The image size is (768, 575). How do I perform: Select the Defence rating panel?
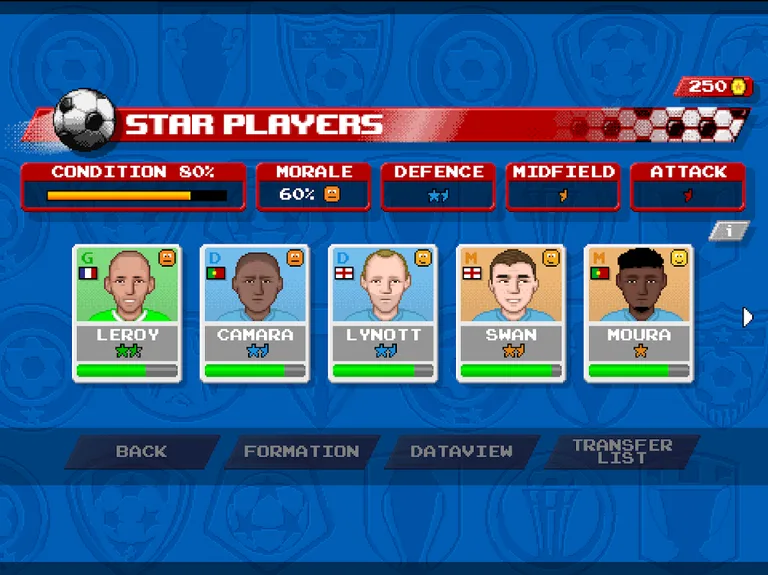(438, 186)
